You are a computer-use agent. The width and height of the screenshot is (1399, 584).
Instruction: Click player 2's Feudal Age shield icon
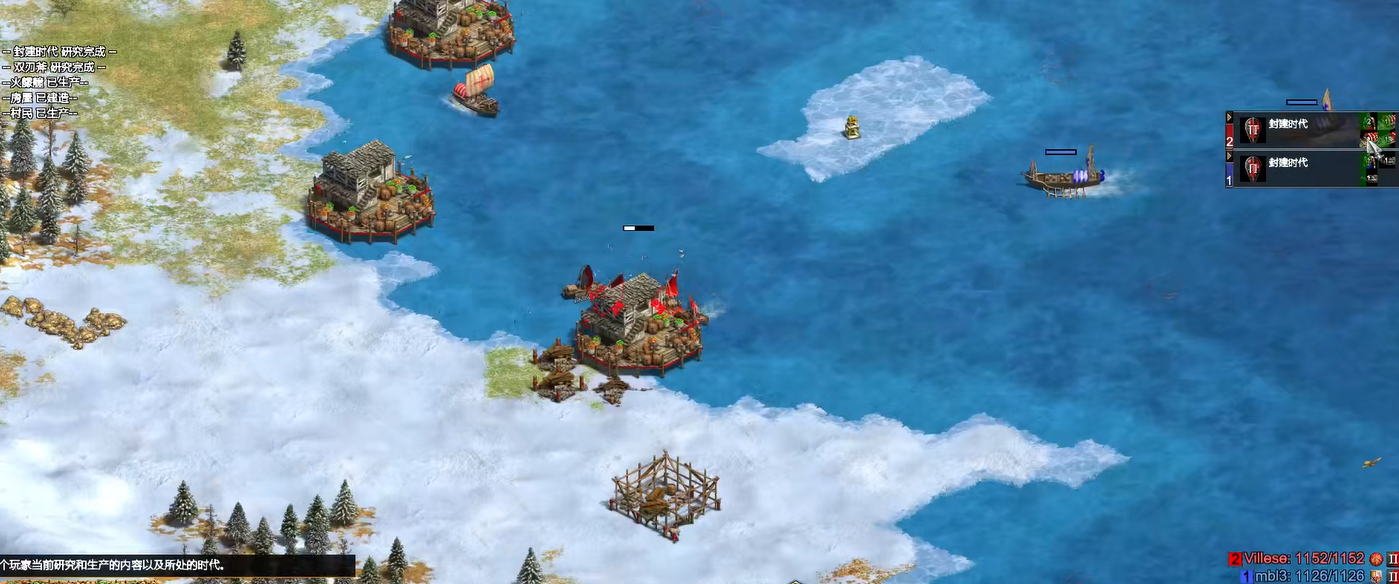coord(1253,130)
